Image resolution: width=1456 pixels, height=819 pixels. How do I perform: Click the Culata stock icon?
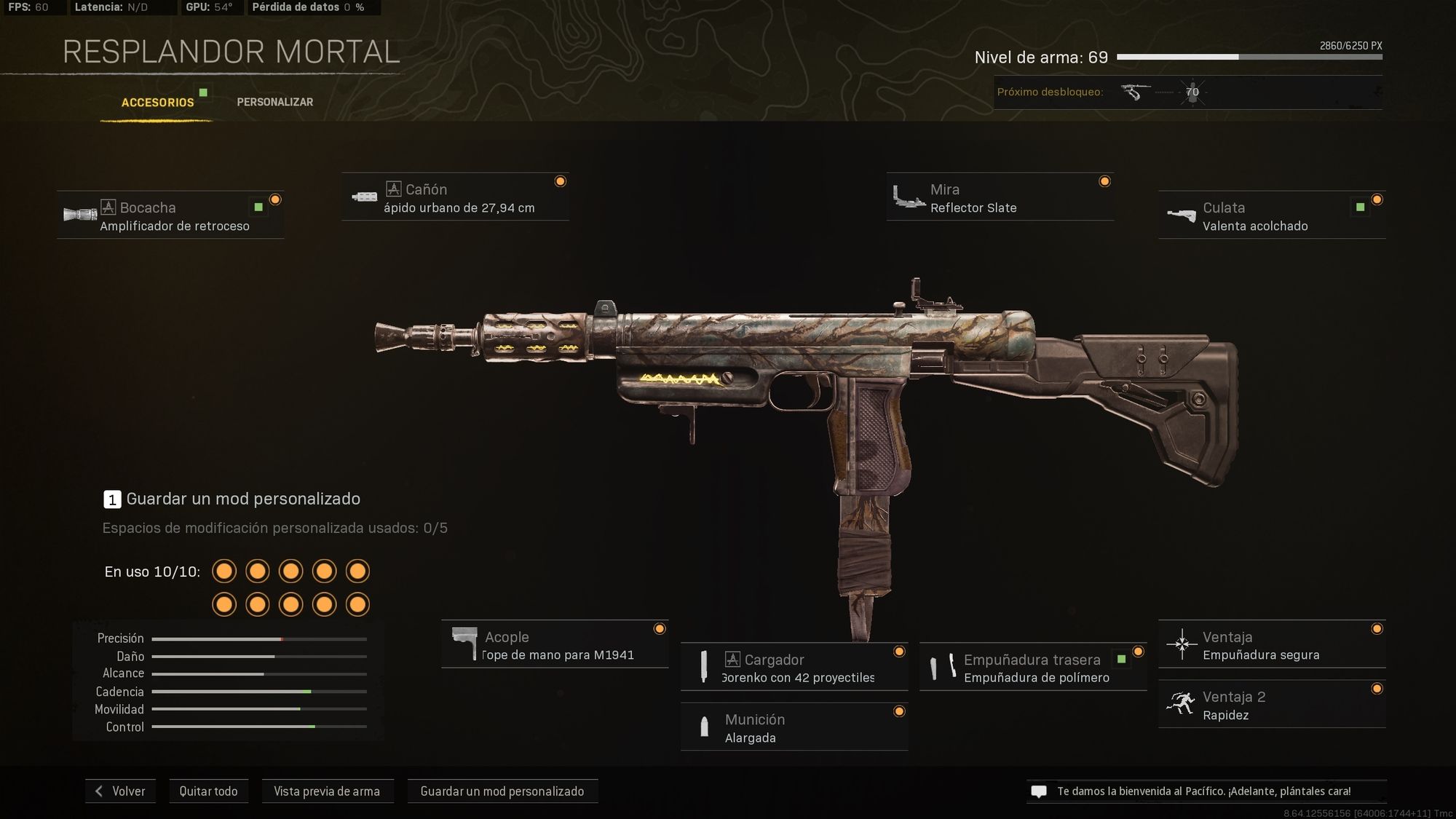coord(1184,213)
